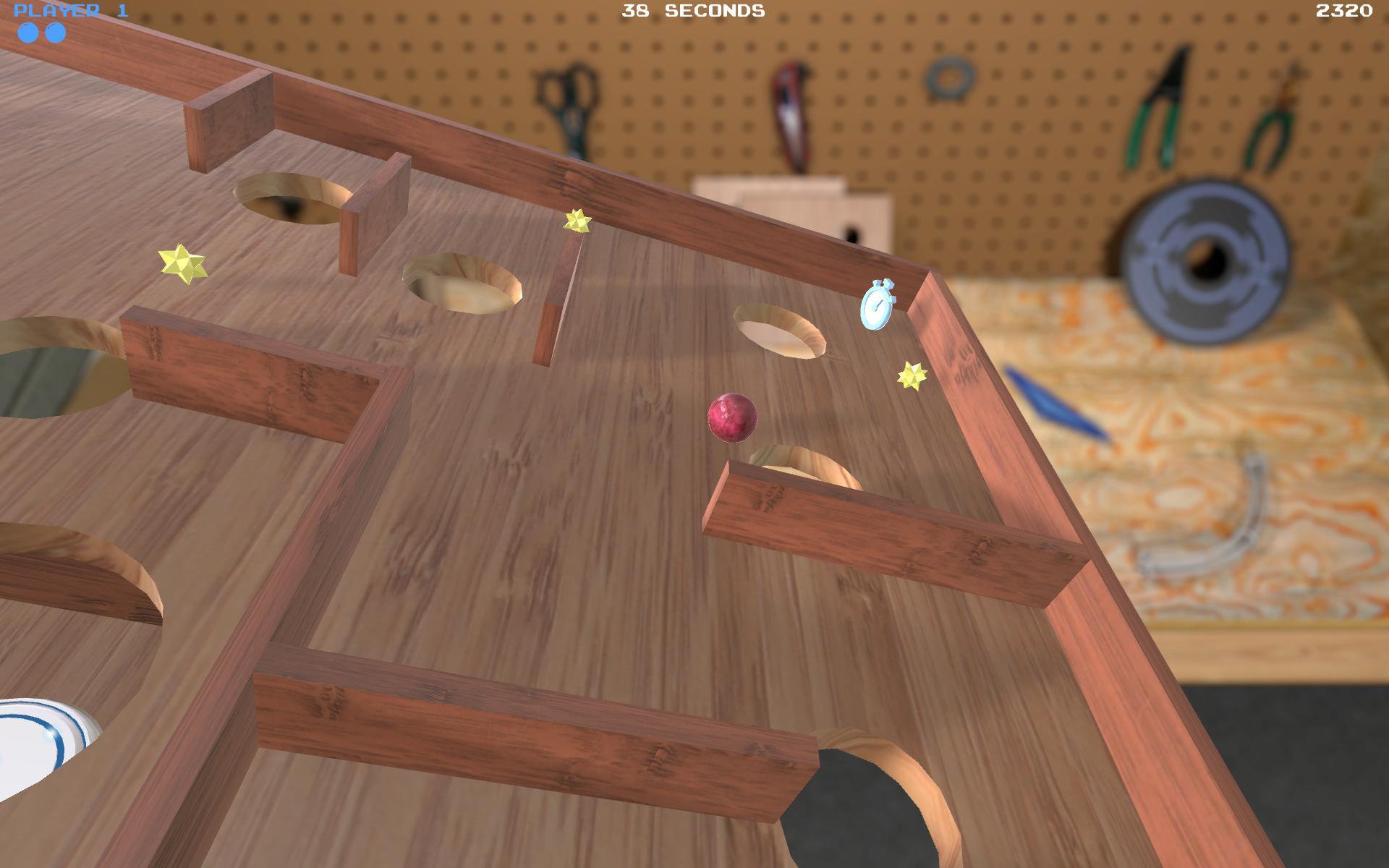Image resolution: width=1389 pixels, height=868 pixels.
Task: Click the first blue life ball
Action: tap(29, 33)
